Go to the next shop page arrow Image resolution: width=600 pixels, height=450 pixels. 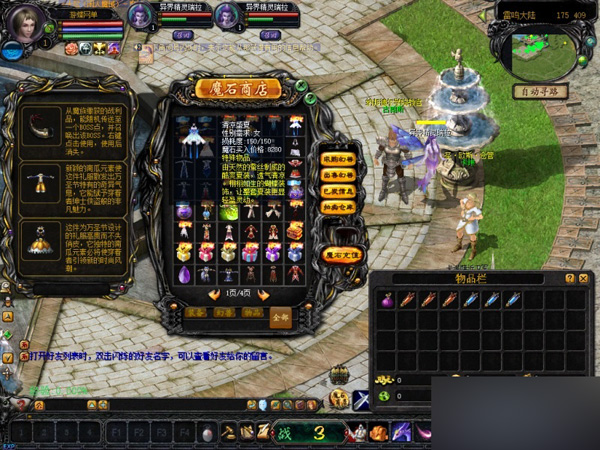click(x=265, y=295)
